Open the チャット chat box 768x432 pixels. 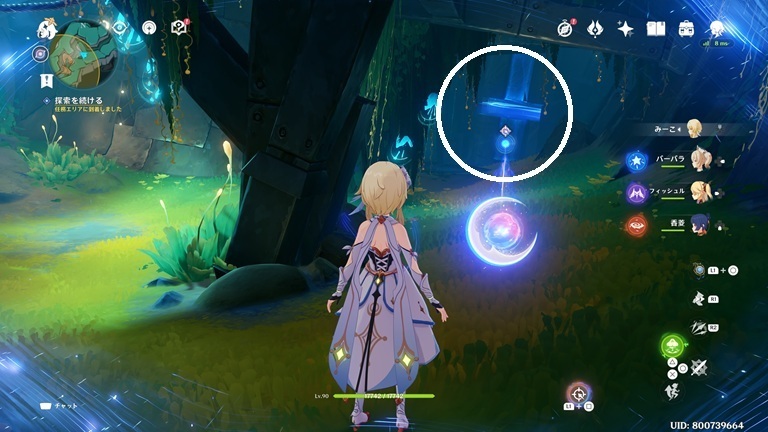(58, 407)
